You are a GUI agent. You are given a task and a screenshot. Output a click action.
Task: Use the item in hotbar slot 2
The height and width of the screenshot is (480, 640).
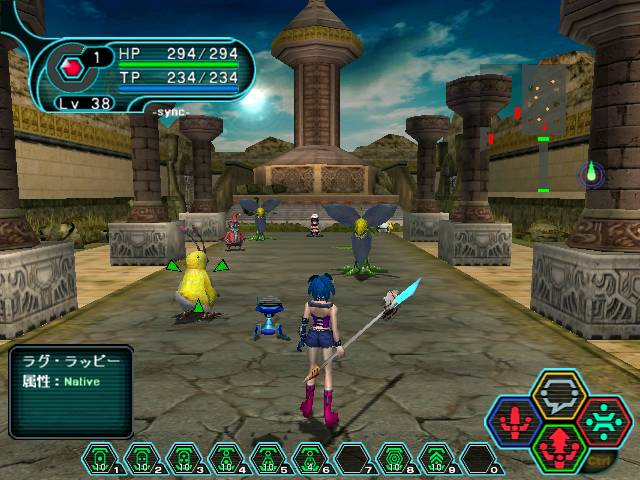pos(142,459)
